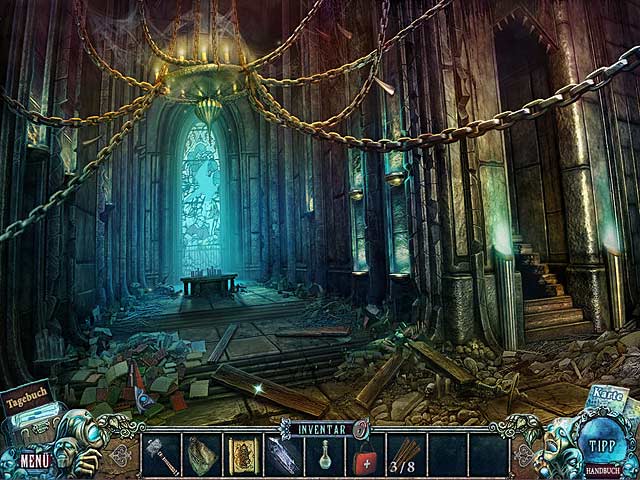Image resolution: width=640 pixels, height=480 pixels.
Task: Choose the silver blade inventory item
Action: [x=283, y=455]
